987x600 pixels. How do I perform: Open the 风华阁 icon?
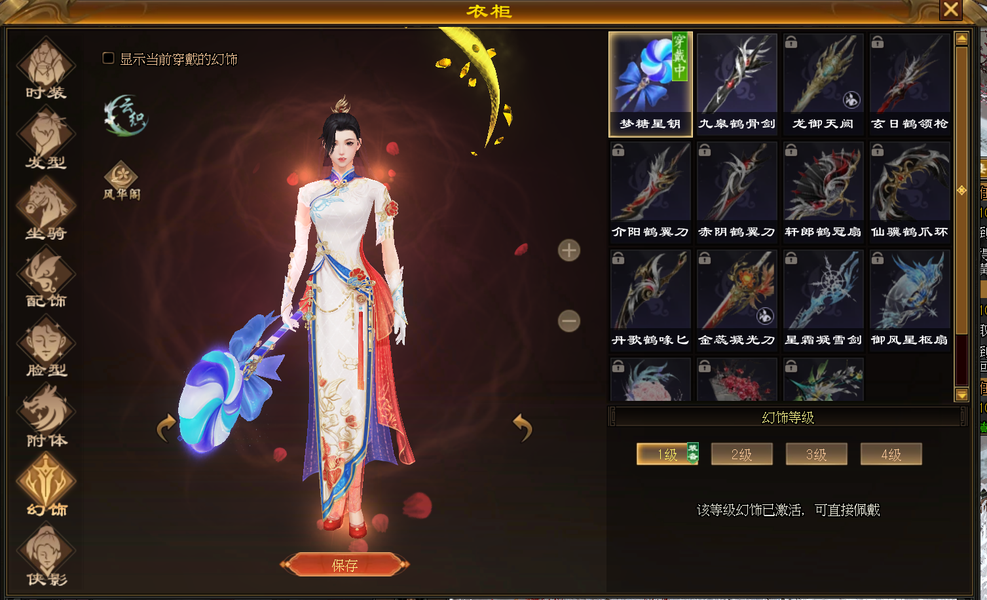click(x=121, y=179)
